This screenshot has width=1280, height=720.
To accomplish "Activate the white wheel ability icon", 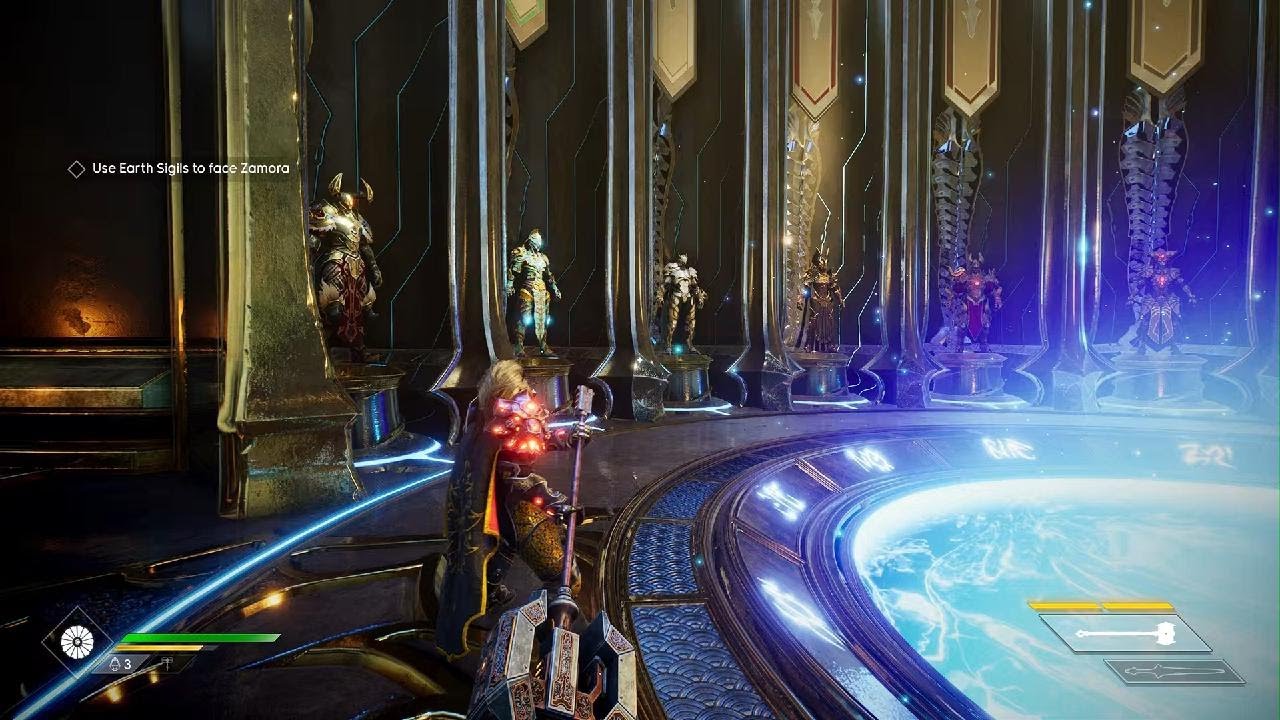I will [x=77, y=641].
